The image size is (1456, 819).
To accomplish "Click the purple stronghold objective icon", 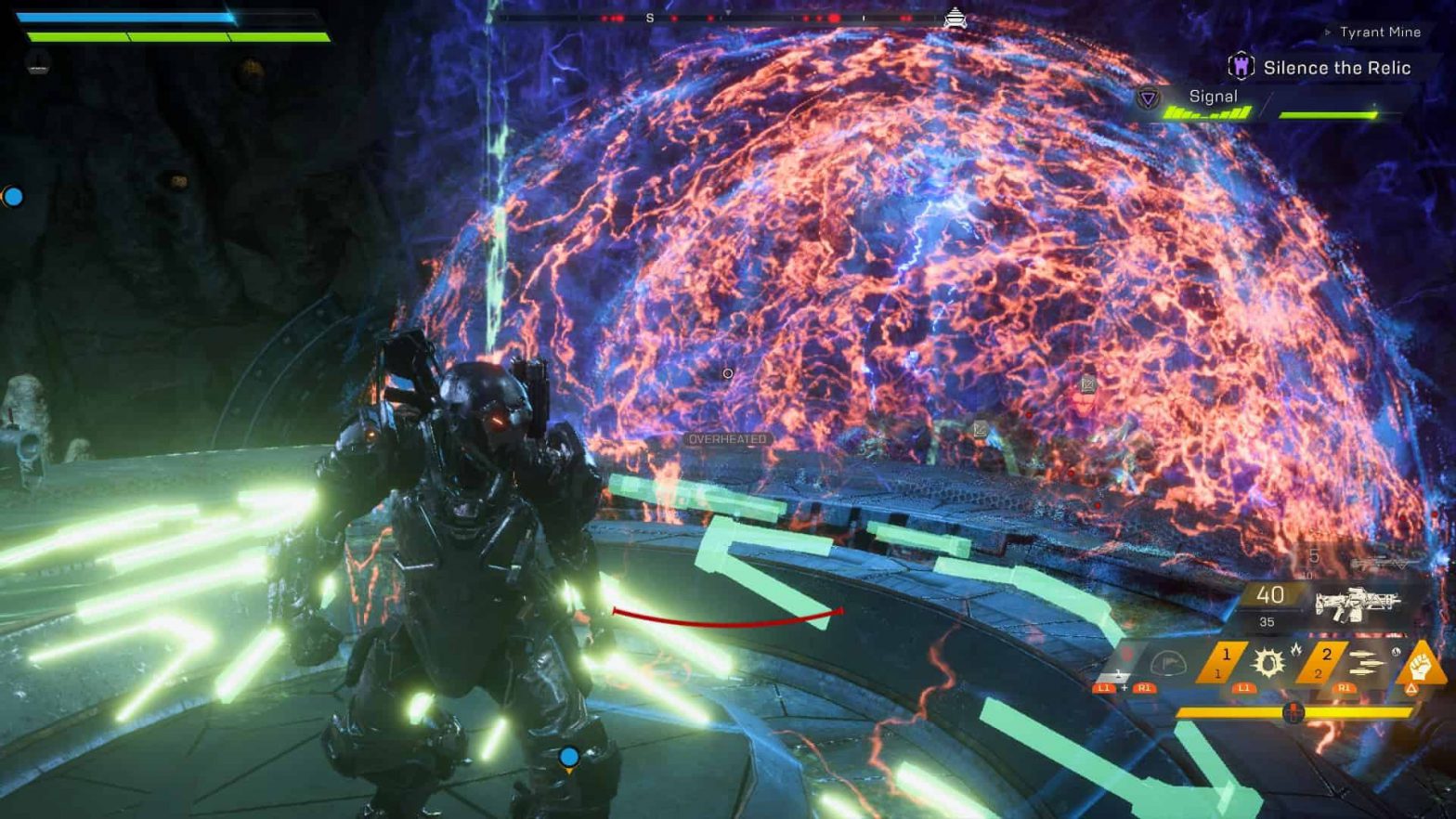I will [1241, 66].
